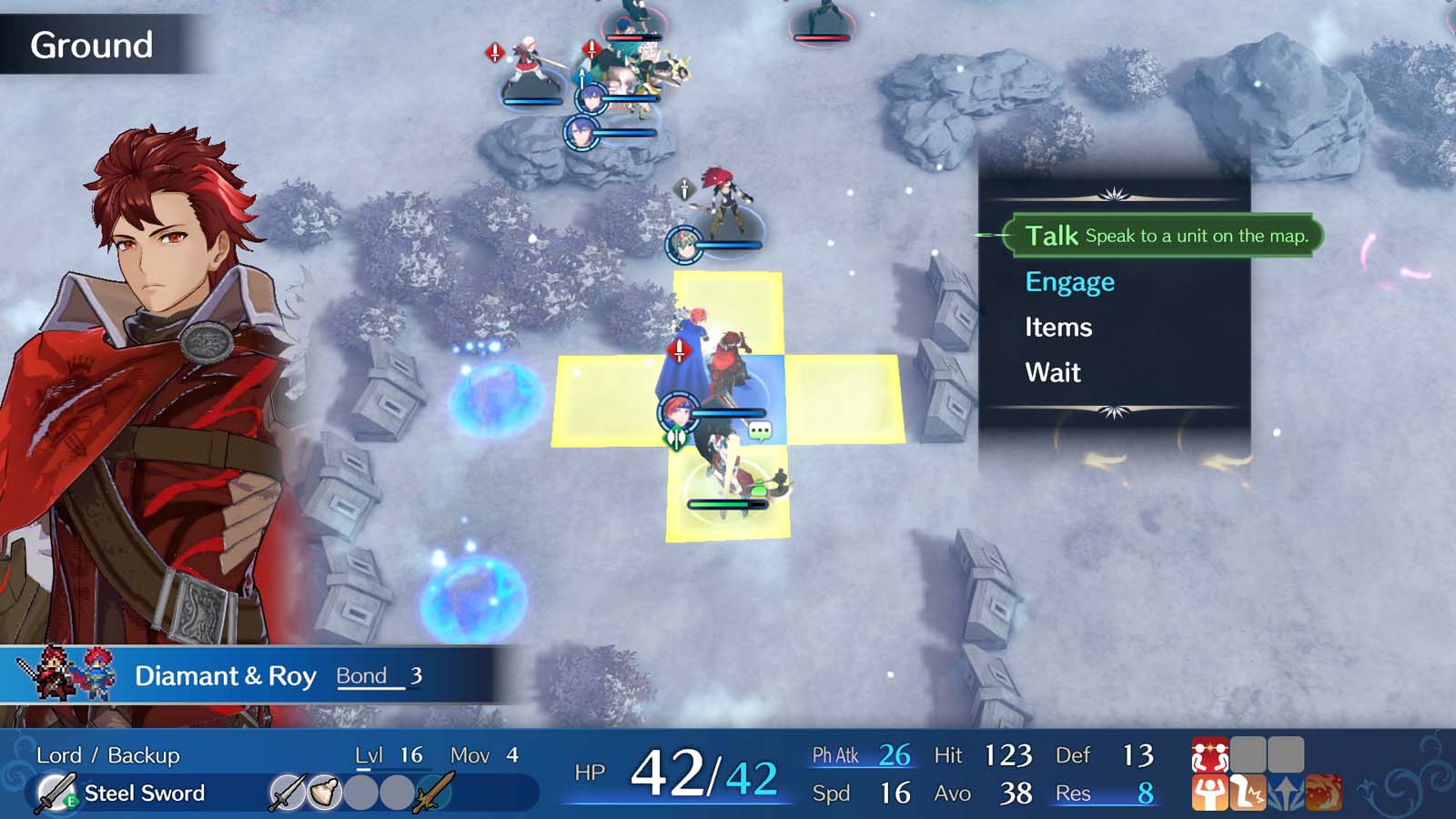Click the red dual support skill icon
The height and width of the screenshot is (819, 1456).
[1210, 753]
